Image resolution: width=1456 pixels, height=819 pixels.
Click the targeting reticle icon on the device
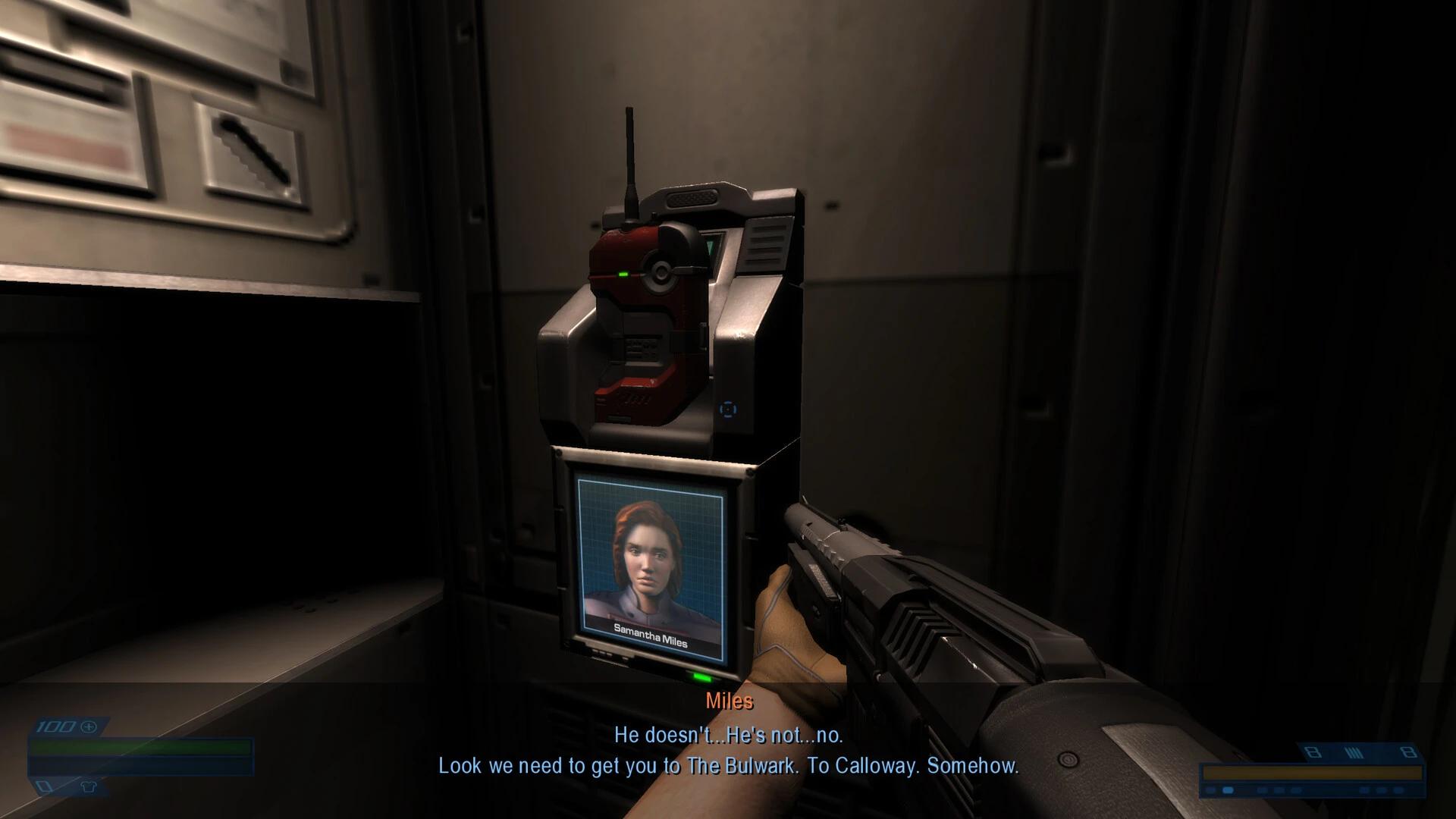(729, 409)
